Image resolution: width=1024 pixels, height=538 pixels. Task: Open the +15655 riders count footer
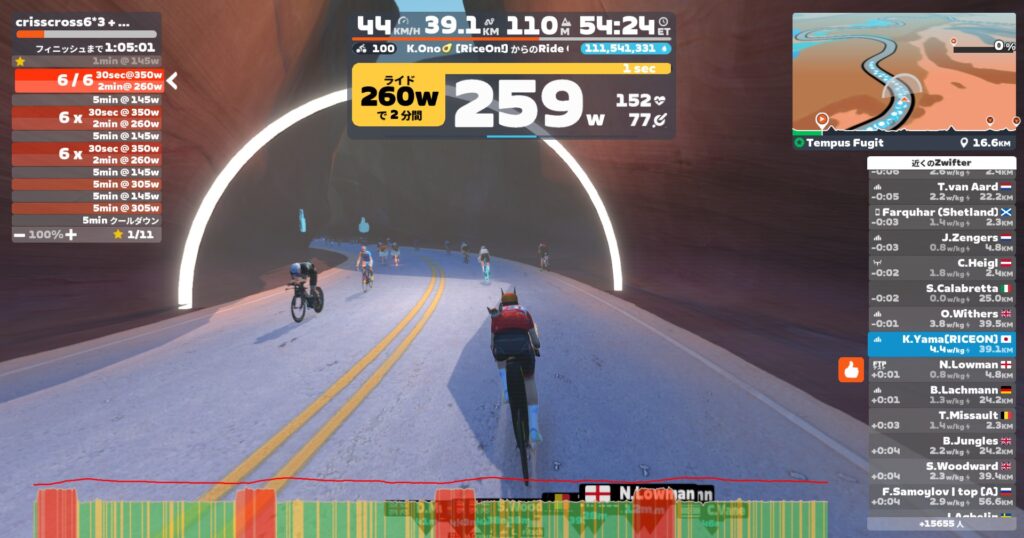(x=941, y=523)
